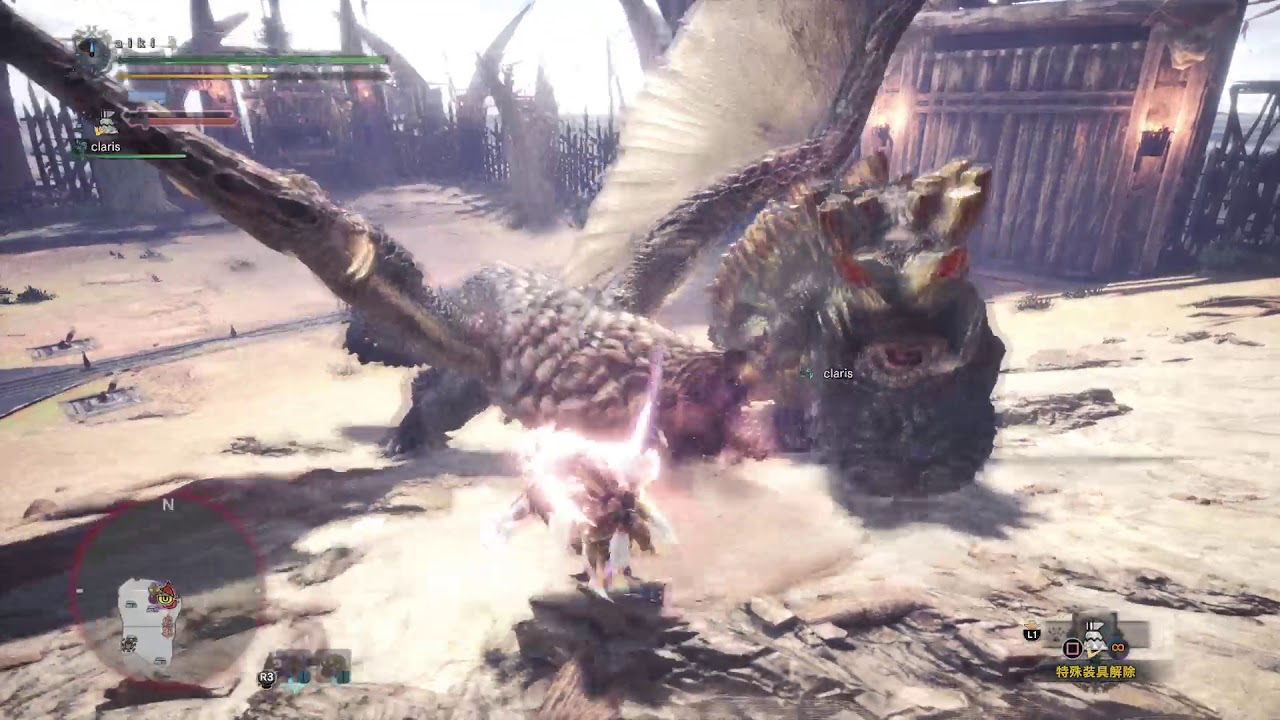Click the mantle status icon above claris
Screen dimensions: 1280x720
click(105, 123)
